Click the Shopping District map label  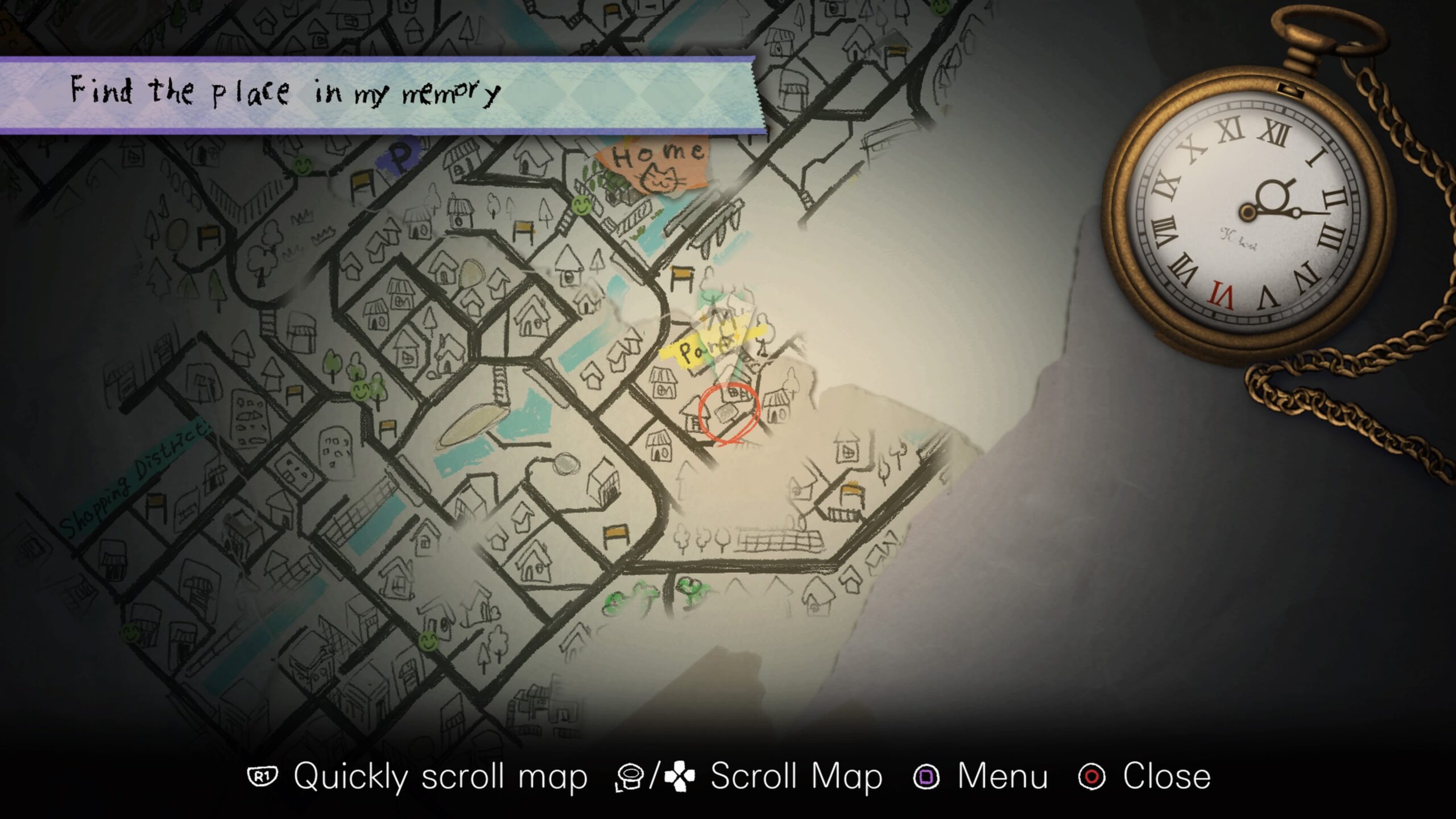click(134, 479)
